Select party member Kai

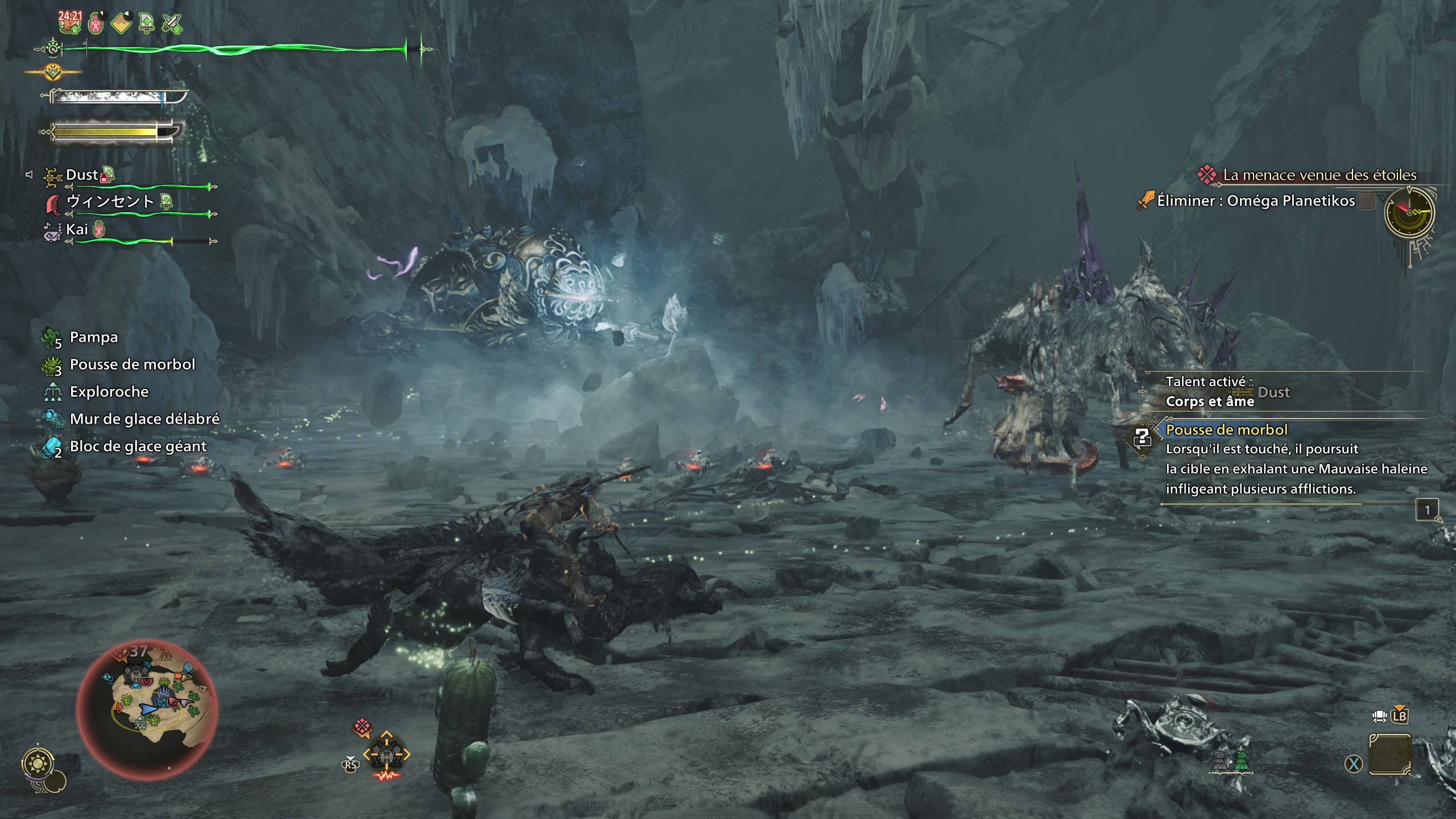pyautogui.click(x=77, y=229)
